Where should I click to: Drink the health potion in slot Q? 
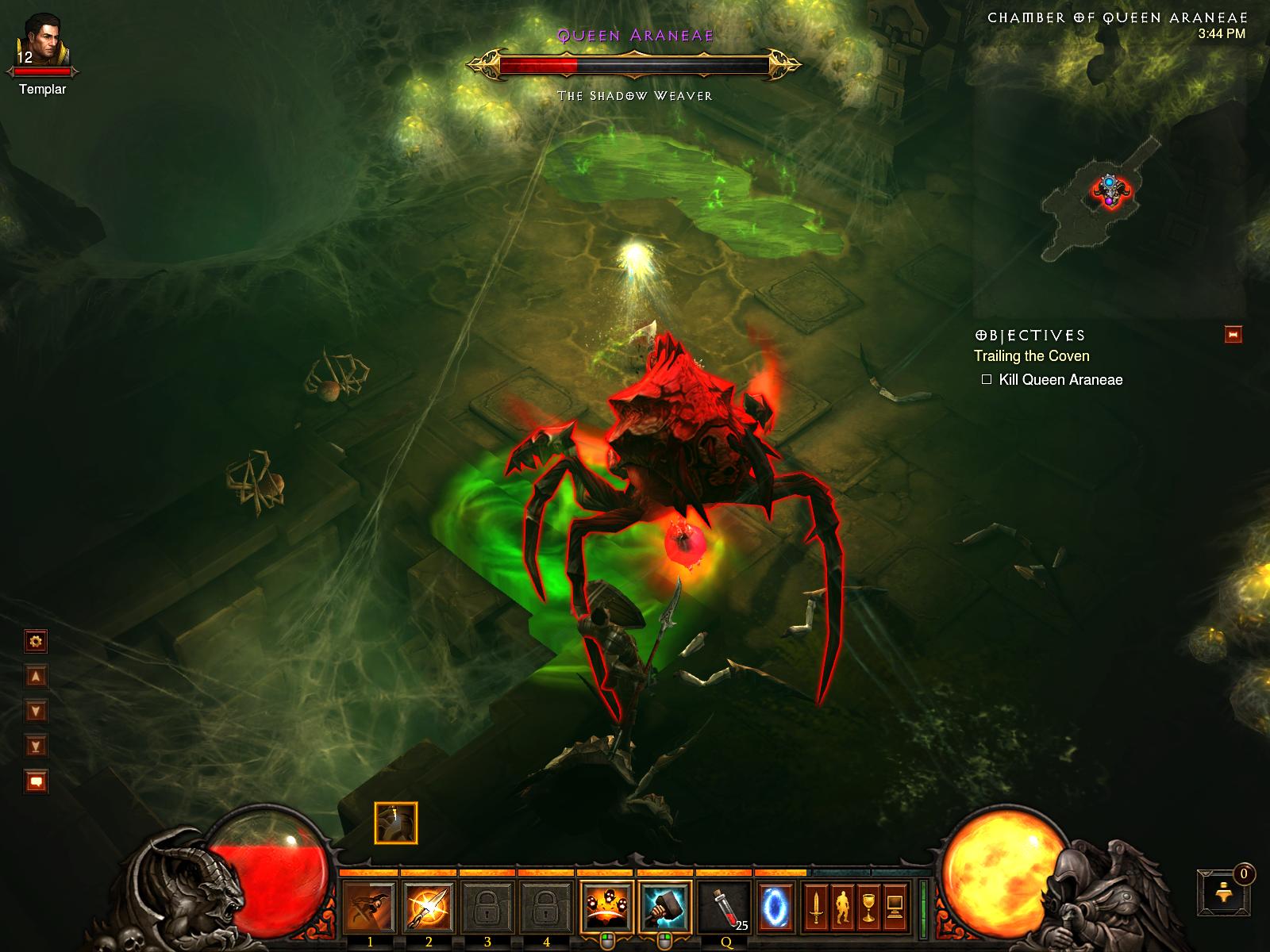click(723, 905)
